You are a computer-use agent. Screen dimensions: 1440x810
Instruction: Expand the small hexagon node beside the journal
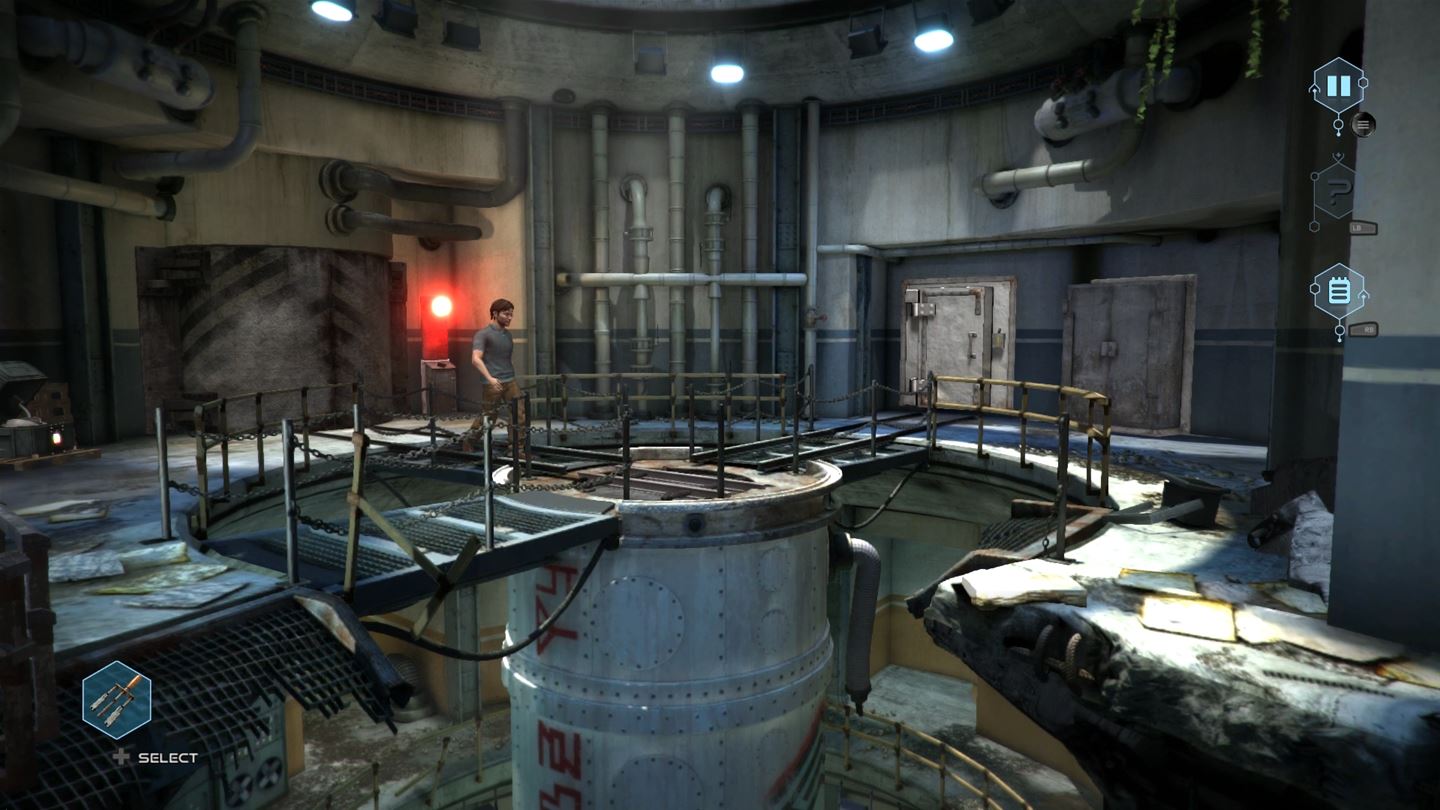(1314, 288)
